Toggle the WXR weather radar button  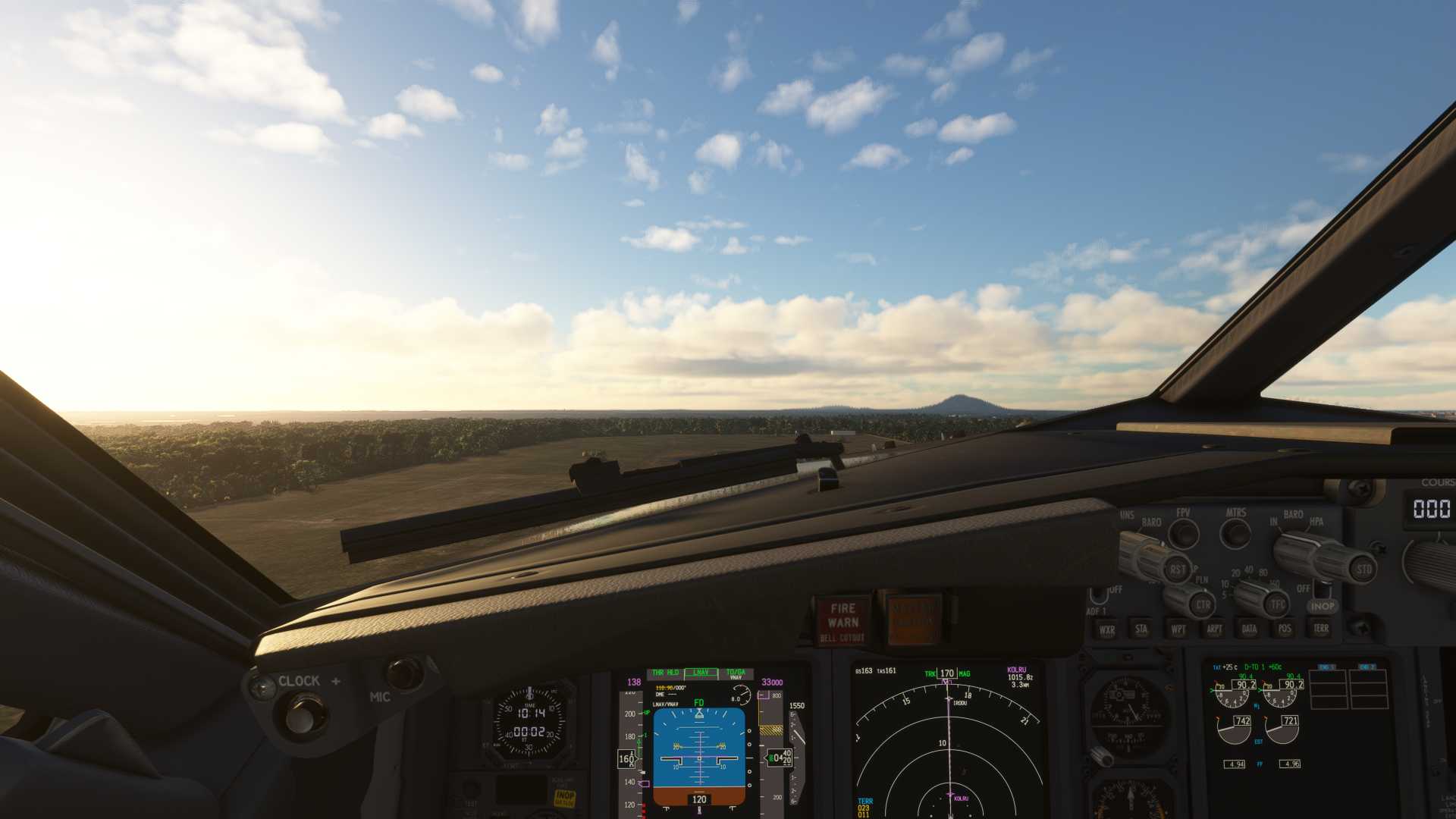click(1106, 629)
